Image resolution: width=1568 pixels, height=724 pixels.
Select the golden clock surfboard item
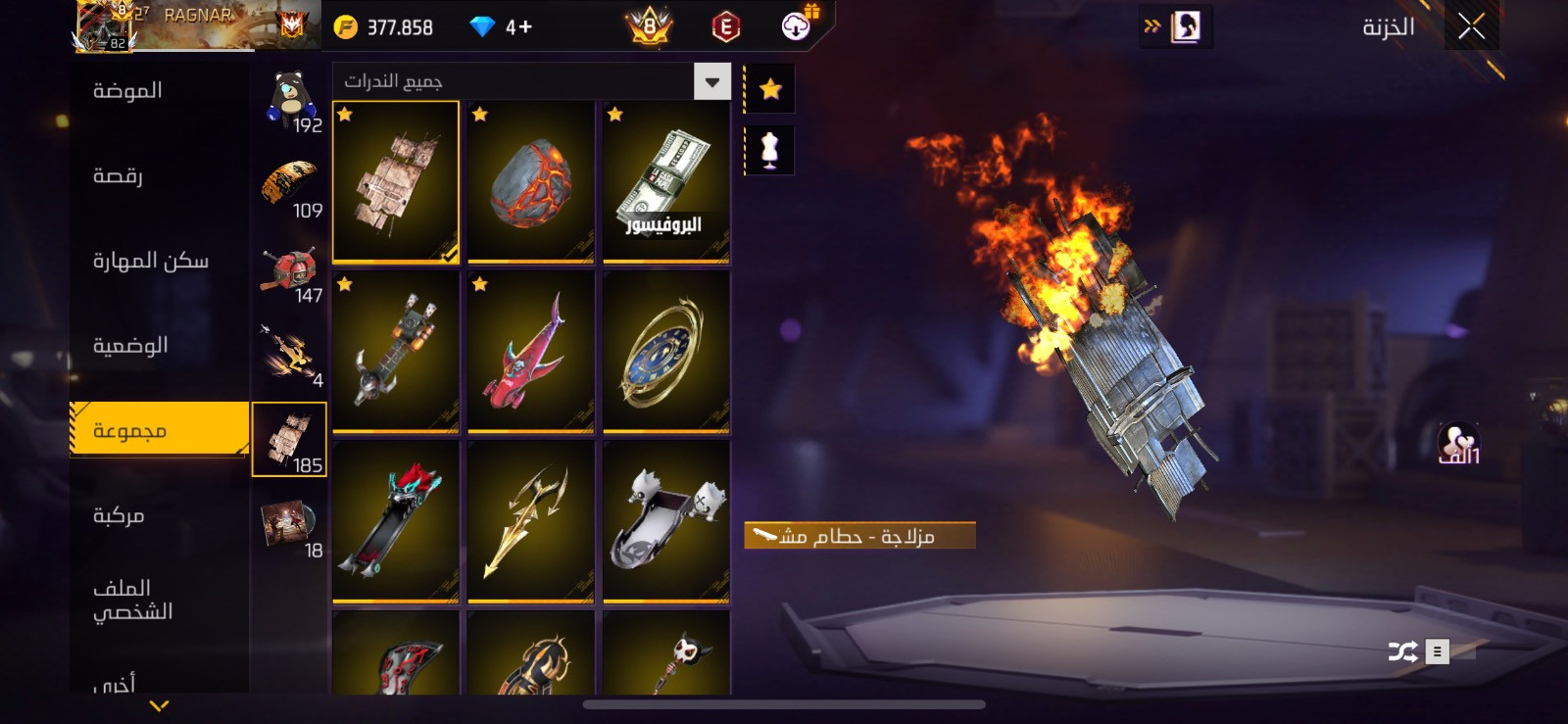pos(665,352)
